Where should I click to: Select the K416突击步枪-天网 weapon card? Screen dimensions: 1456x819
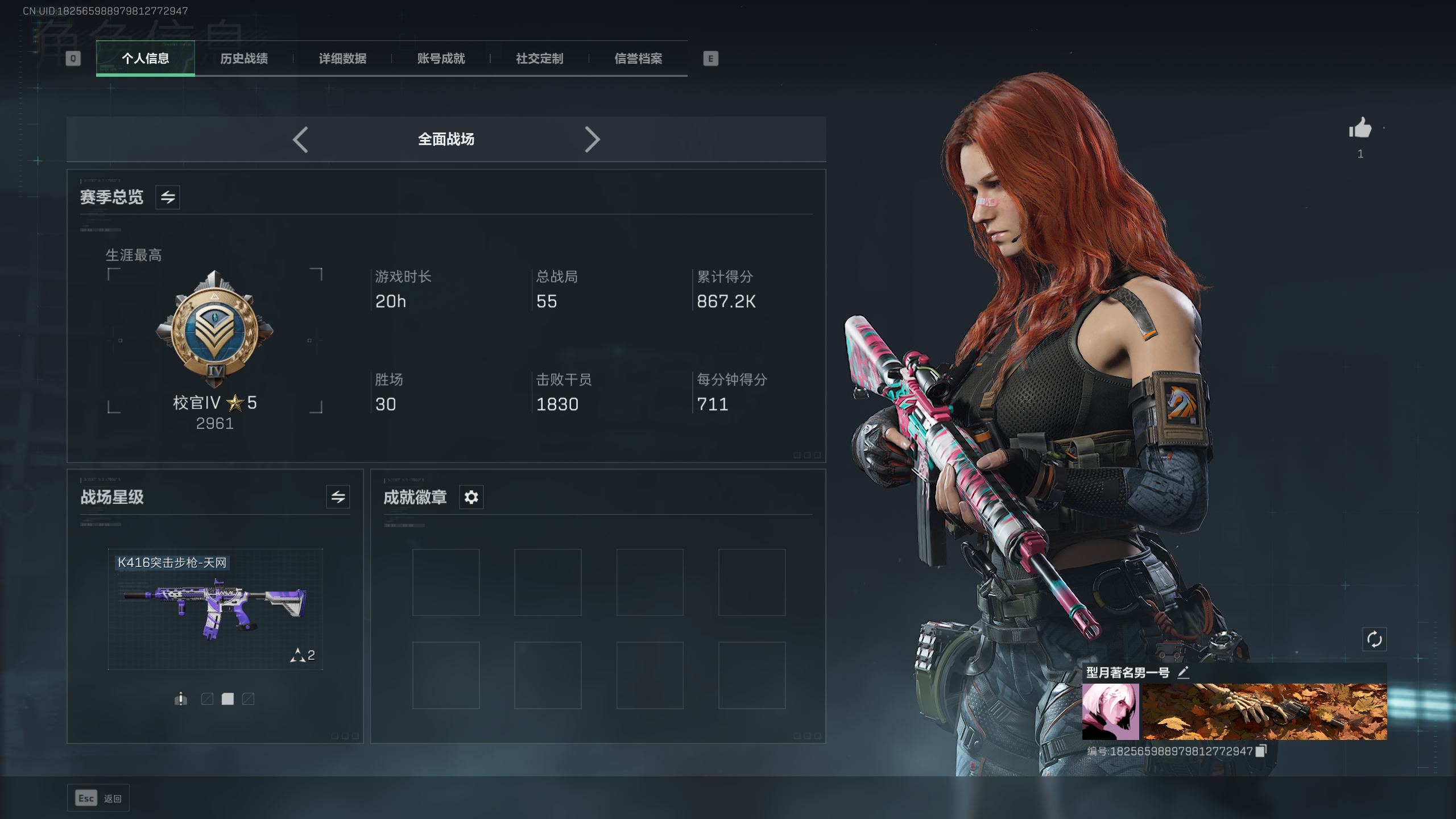(x=215, y=609)
